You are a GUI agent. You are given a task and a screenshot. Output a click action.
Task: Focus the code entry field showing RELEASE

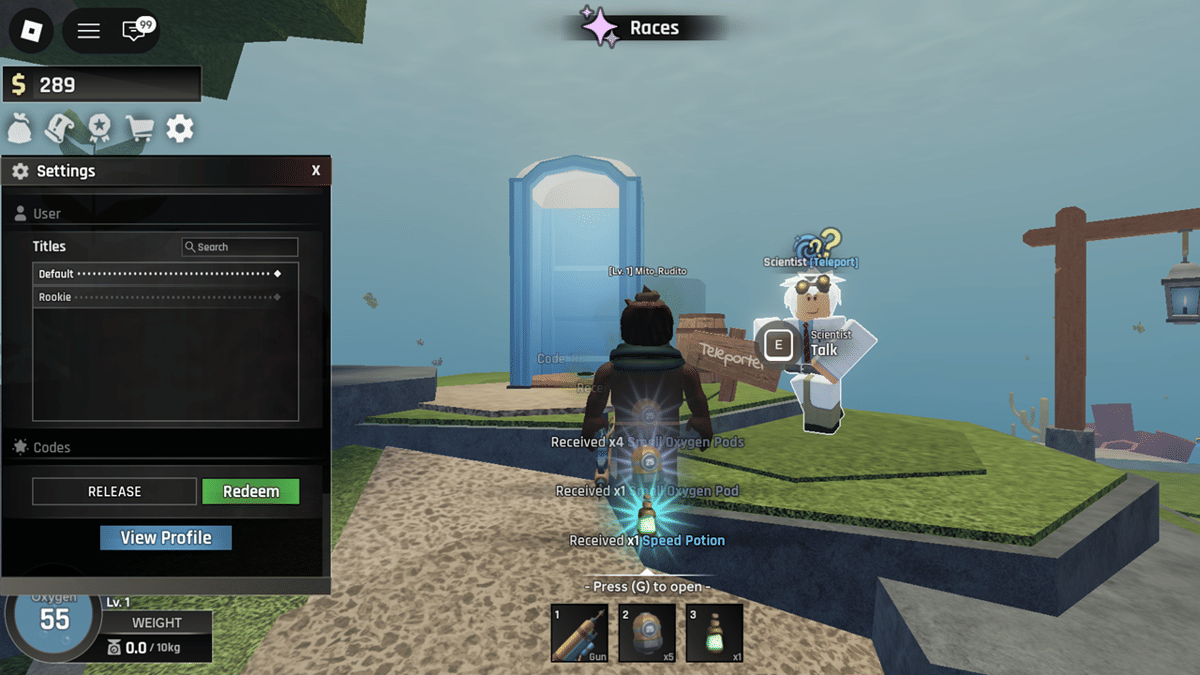(115, 491)
